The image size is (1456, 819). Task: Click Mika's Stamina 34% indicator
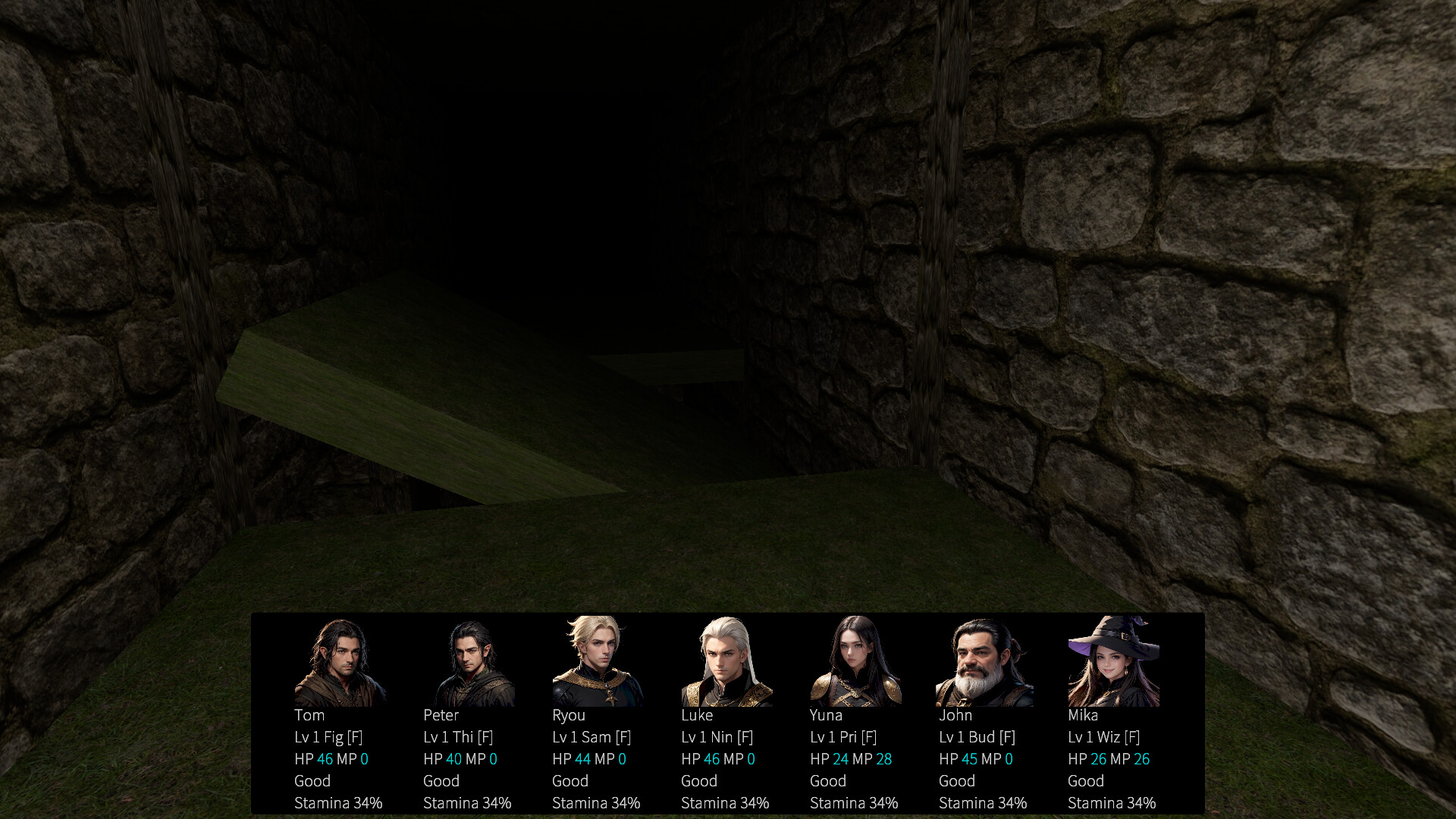pyautogui.click(x=1112, y=802)
